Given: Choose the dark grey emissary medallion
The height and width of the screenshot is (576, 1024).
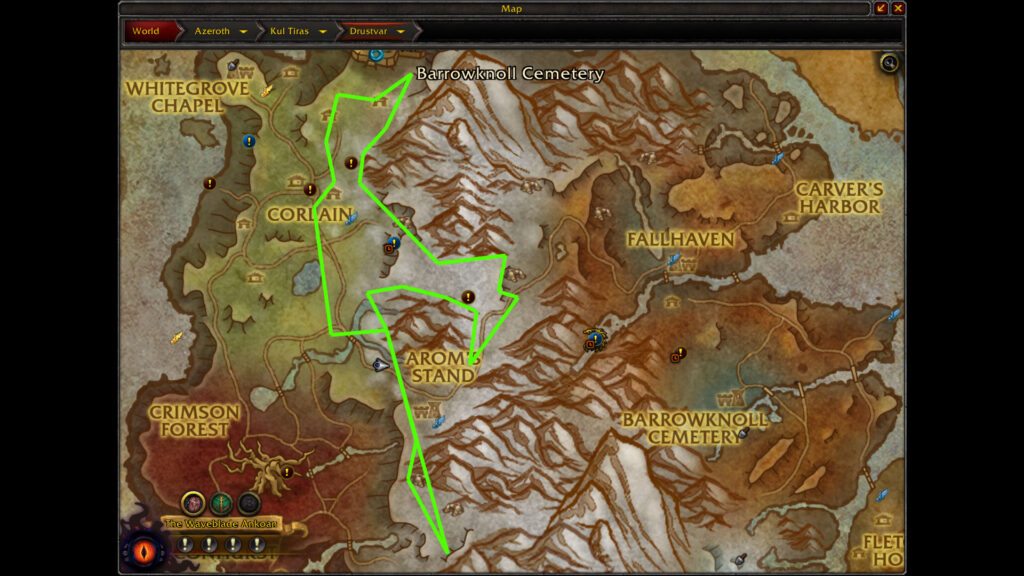Looking at the screenshot, I should (x=248, y=503).
